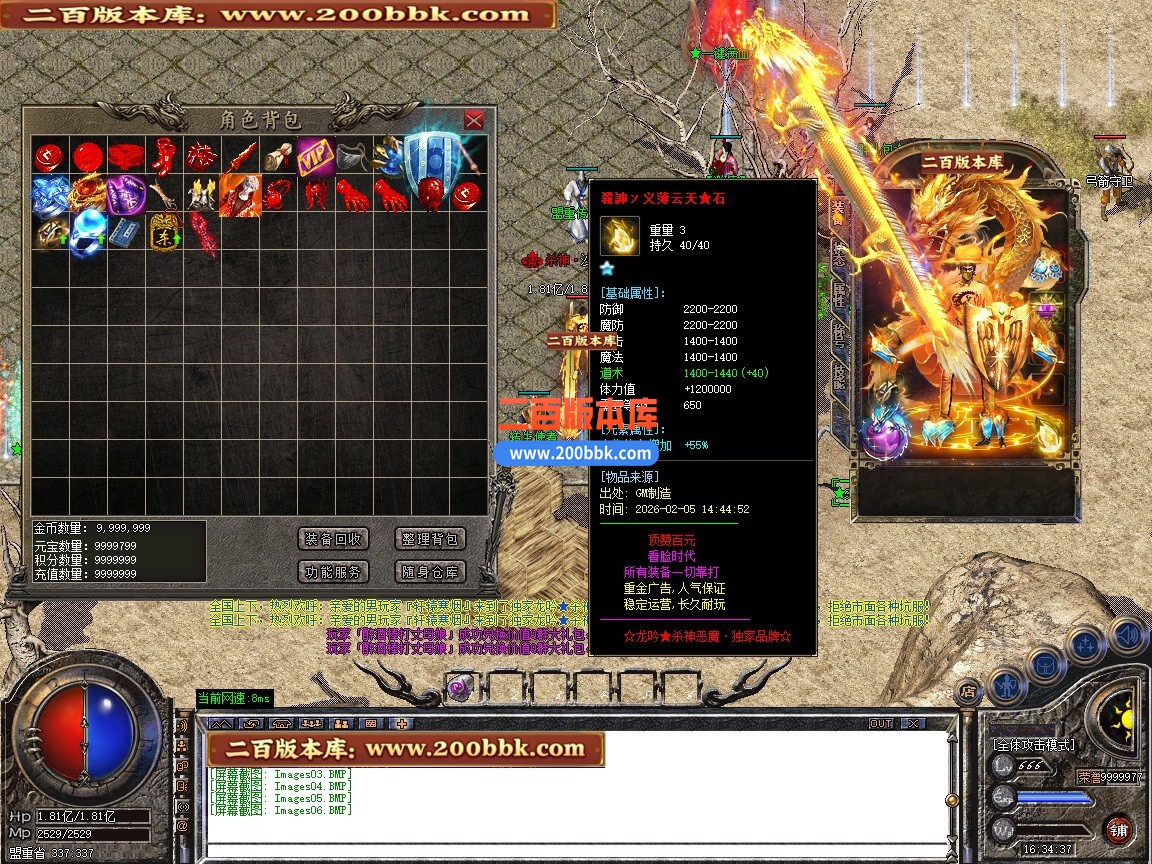Image resolution: width=1152 pixels, height=864 pixels.
Task: Switch to the 状态 status tab
Action: (838, 251)
